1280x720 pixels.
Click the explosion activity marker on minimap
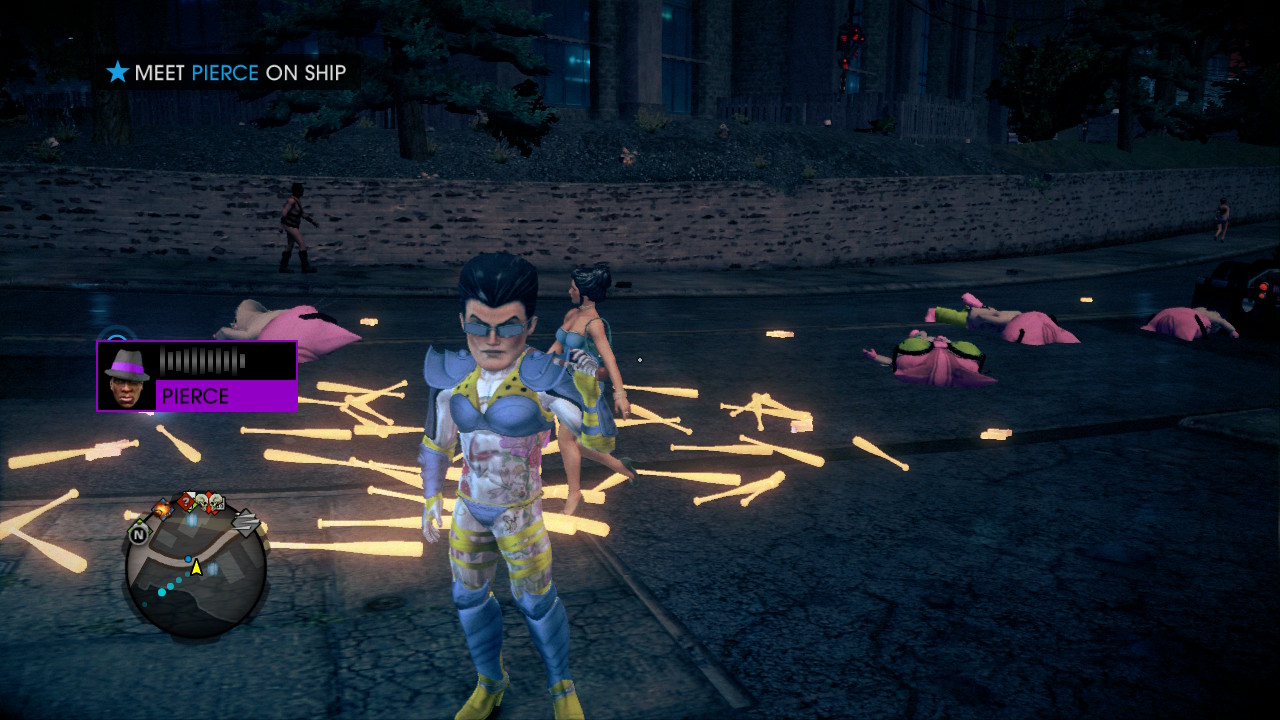(162, 509)
